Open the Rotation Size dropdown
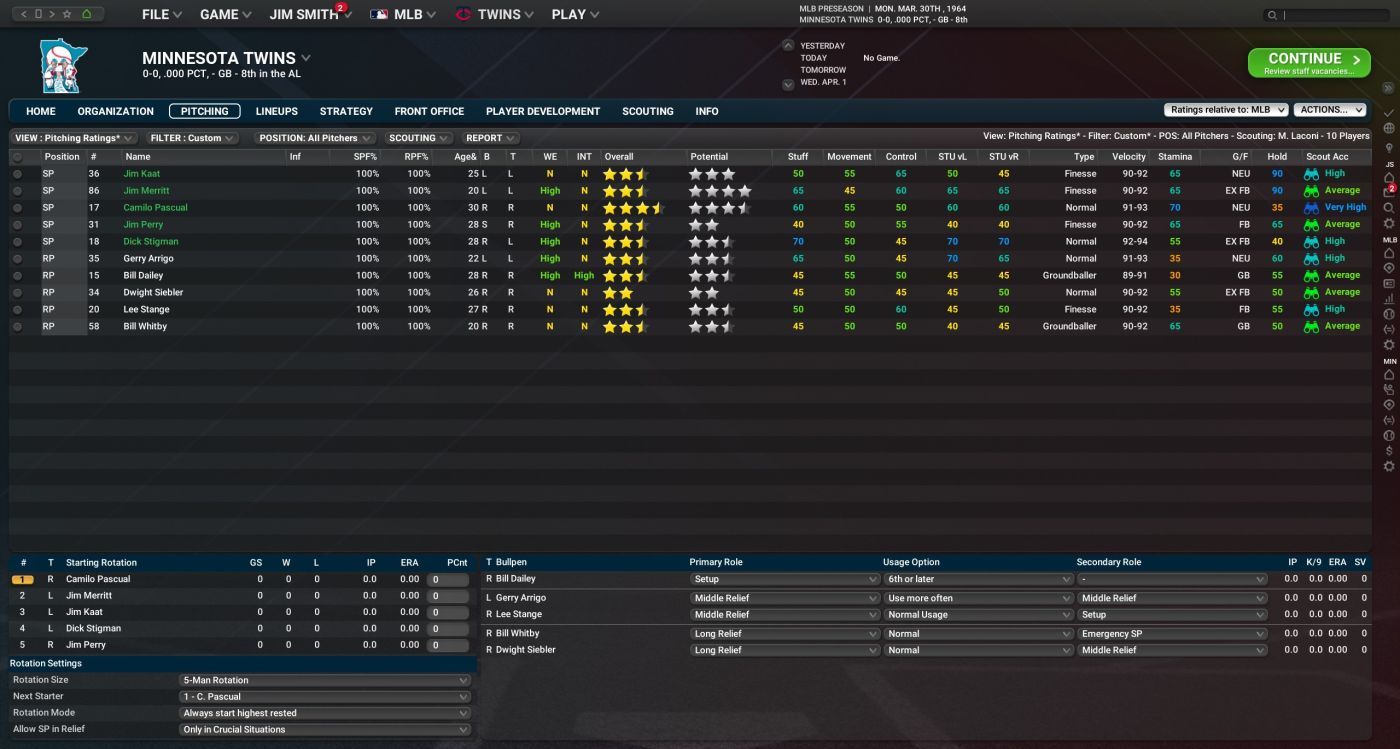 [x=325, y=679]
